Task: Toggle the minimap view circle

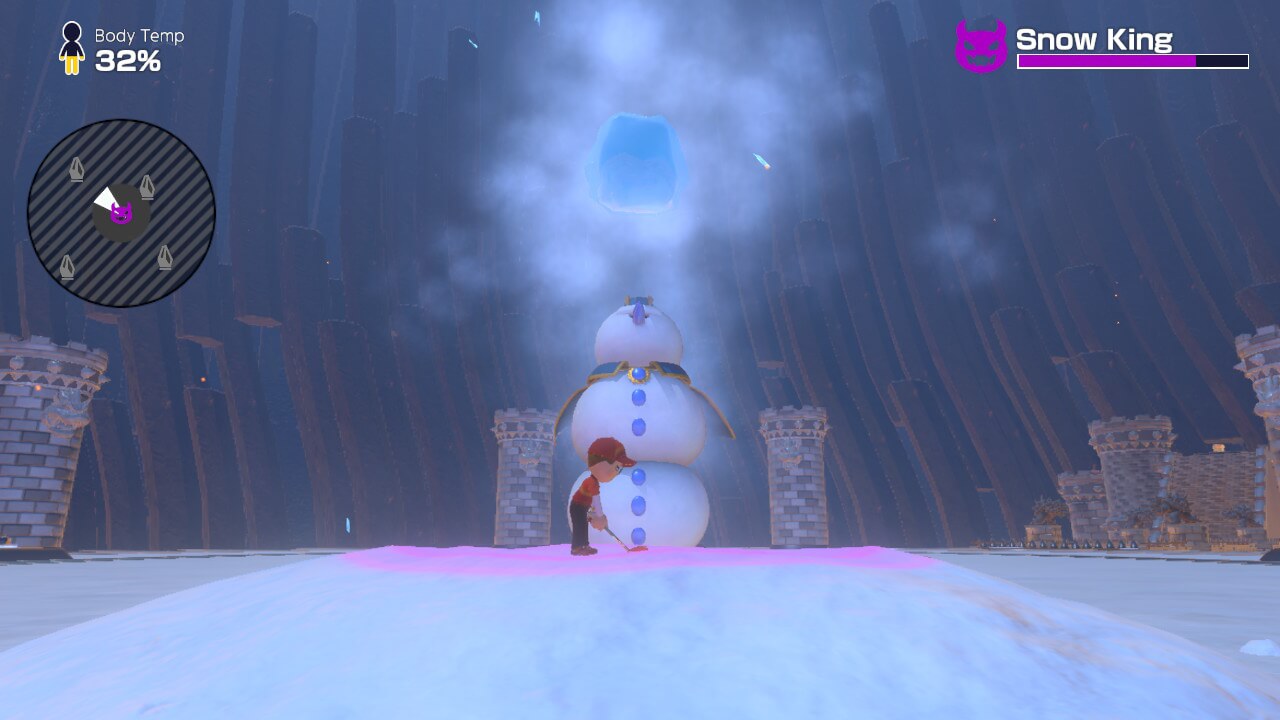Action: click(x=122, y=207)
